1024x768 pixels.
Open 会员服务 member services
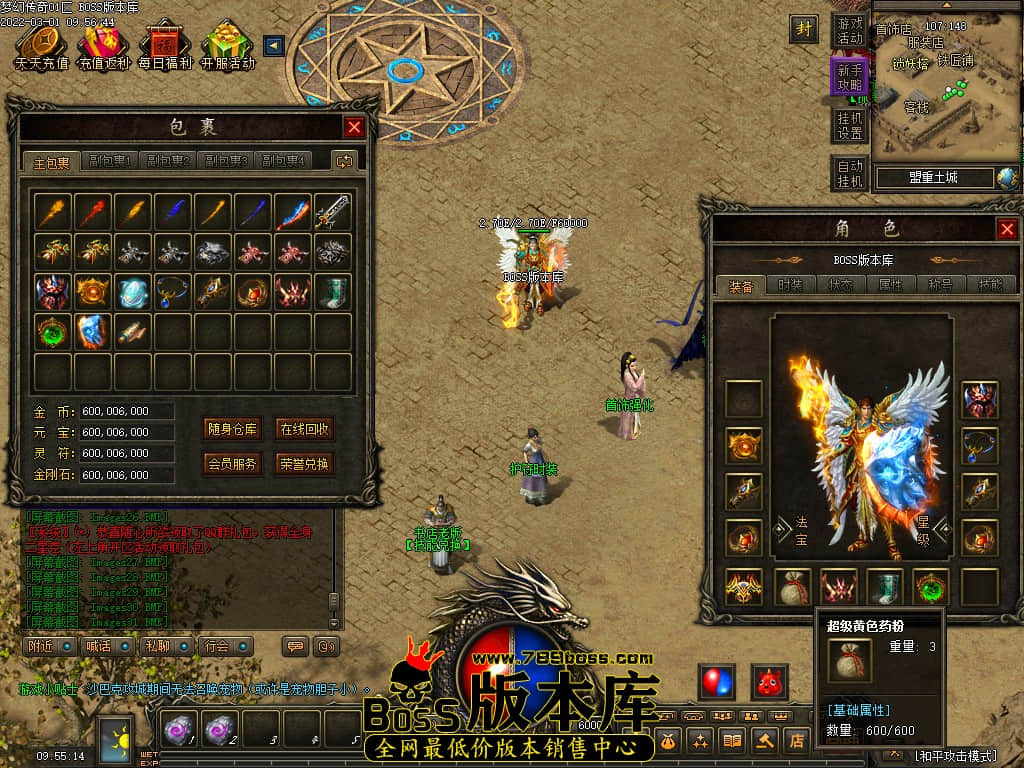232,463
